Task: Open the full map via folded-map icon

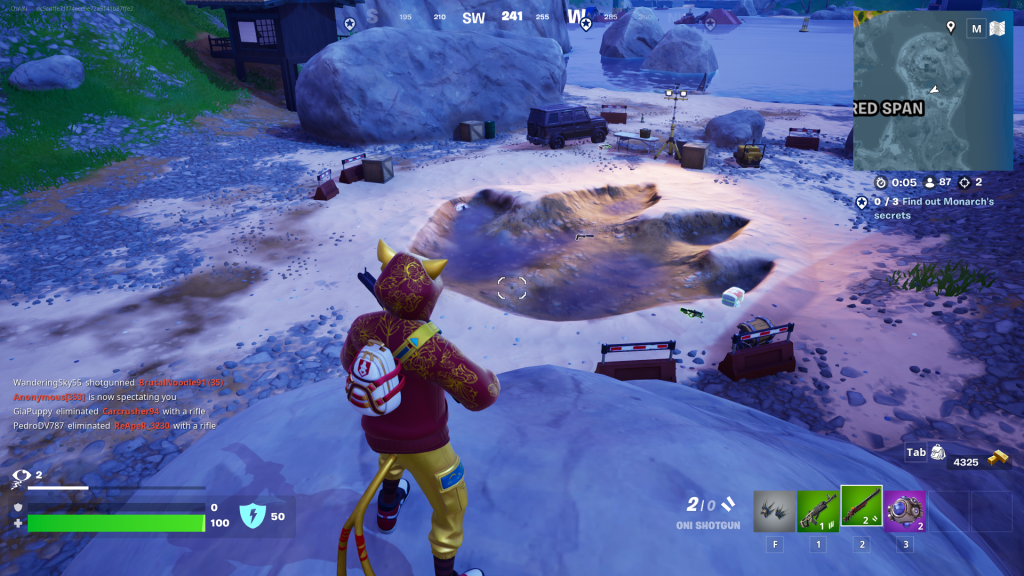Action: click(x=996, y=29)
